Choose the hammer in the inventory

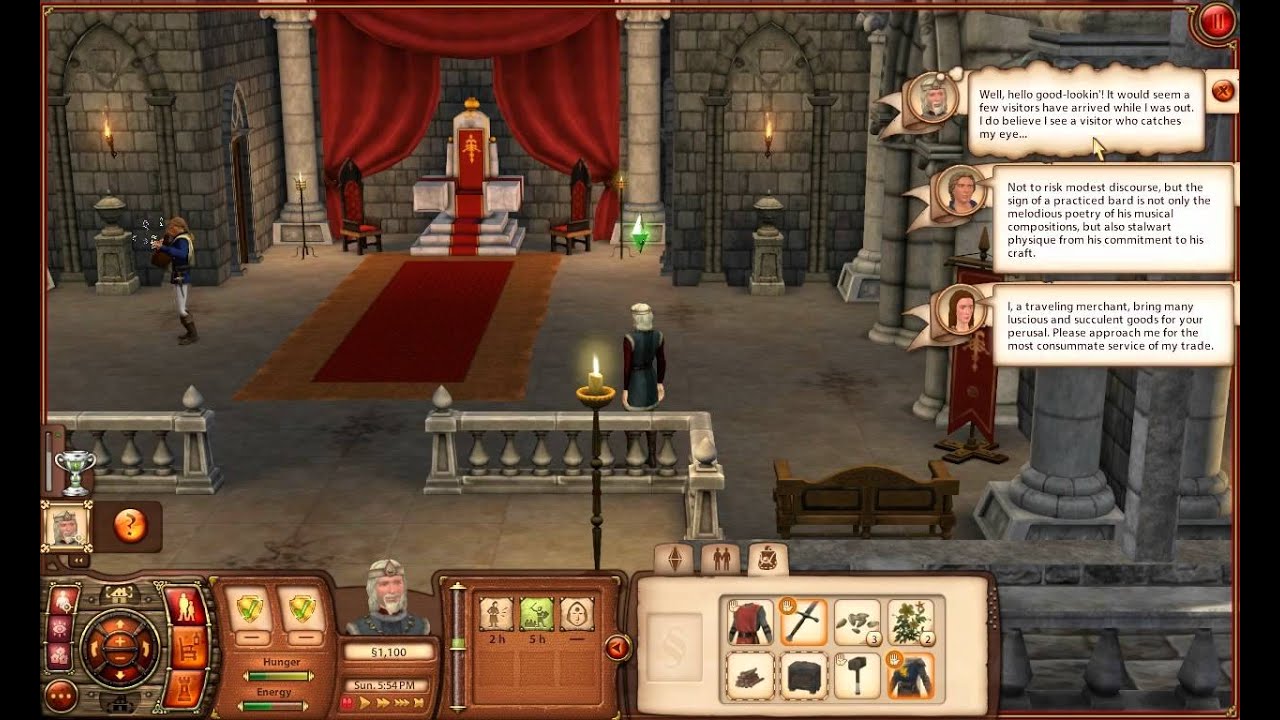857,675
